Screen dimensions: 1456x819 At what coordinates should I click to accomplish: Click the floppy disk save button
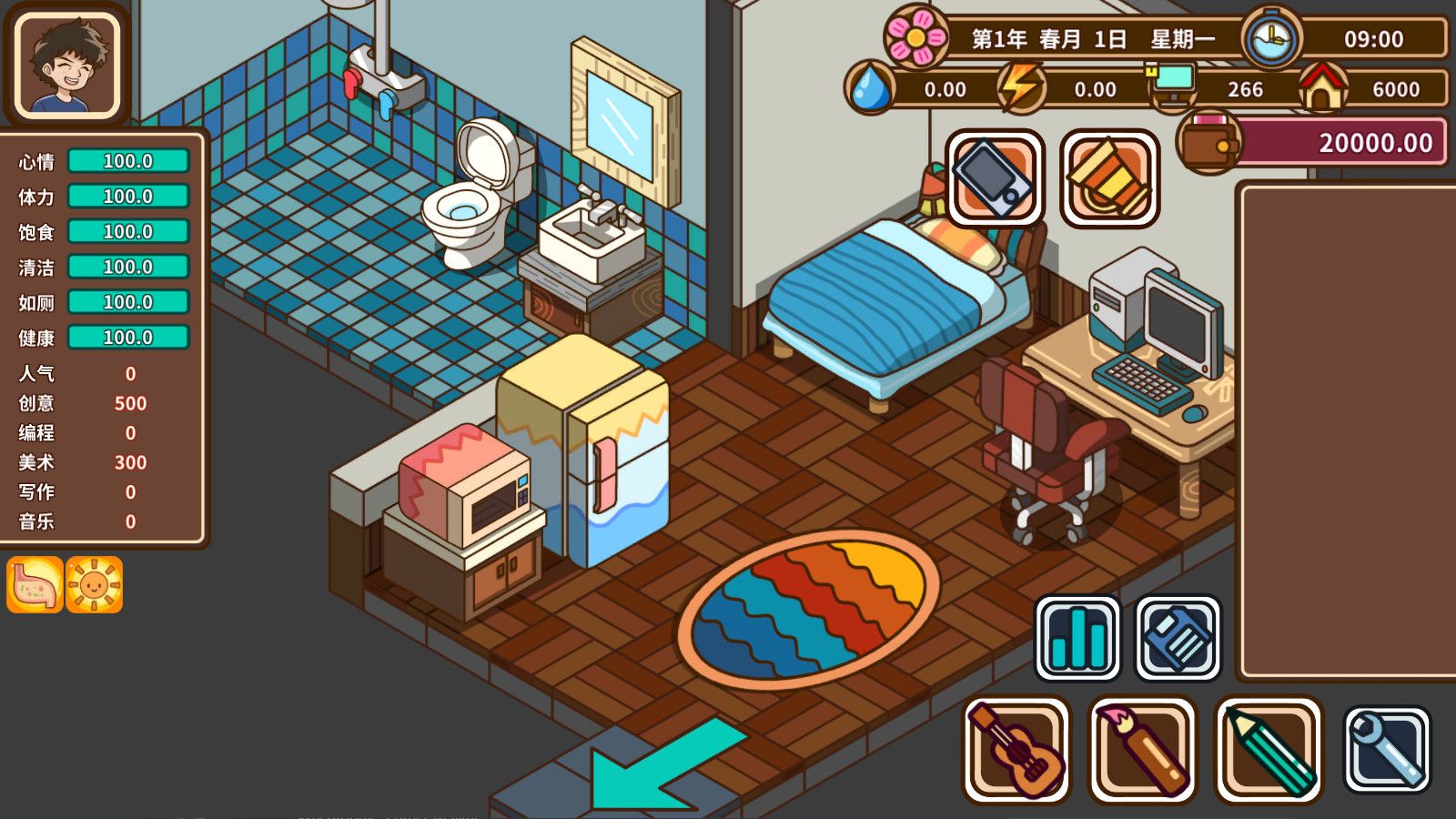(1178, 638)
